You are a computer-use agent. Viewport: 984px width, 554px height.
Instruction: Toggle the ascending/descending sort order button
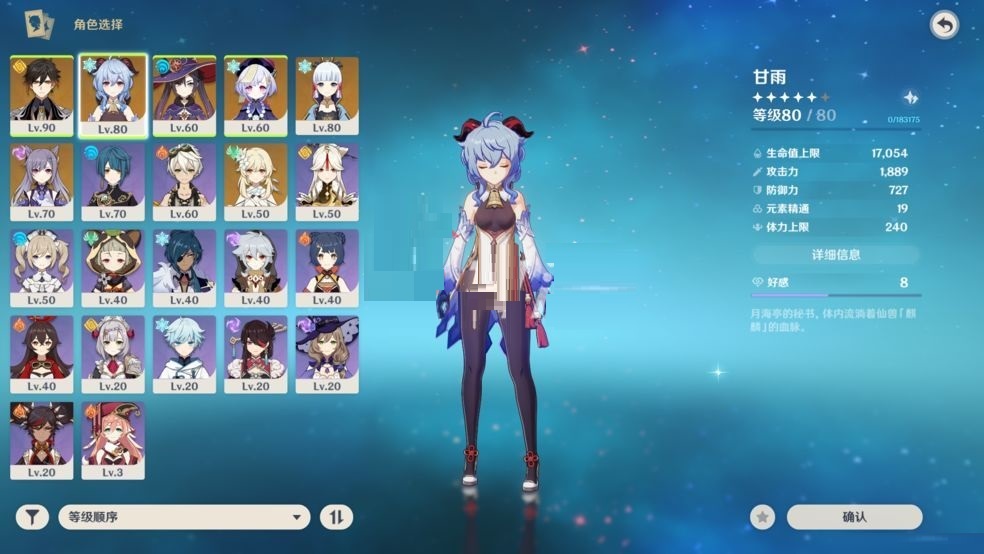point(336,517)
